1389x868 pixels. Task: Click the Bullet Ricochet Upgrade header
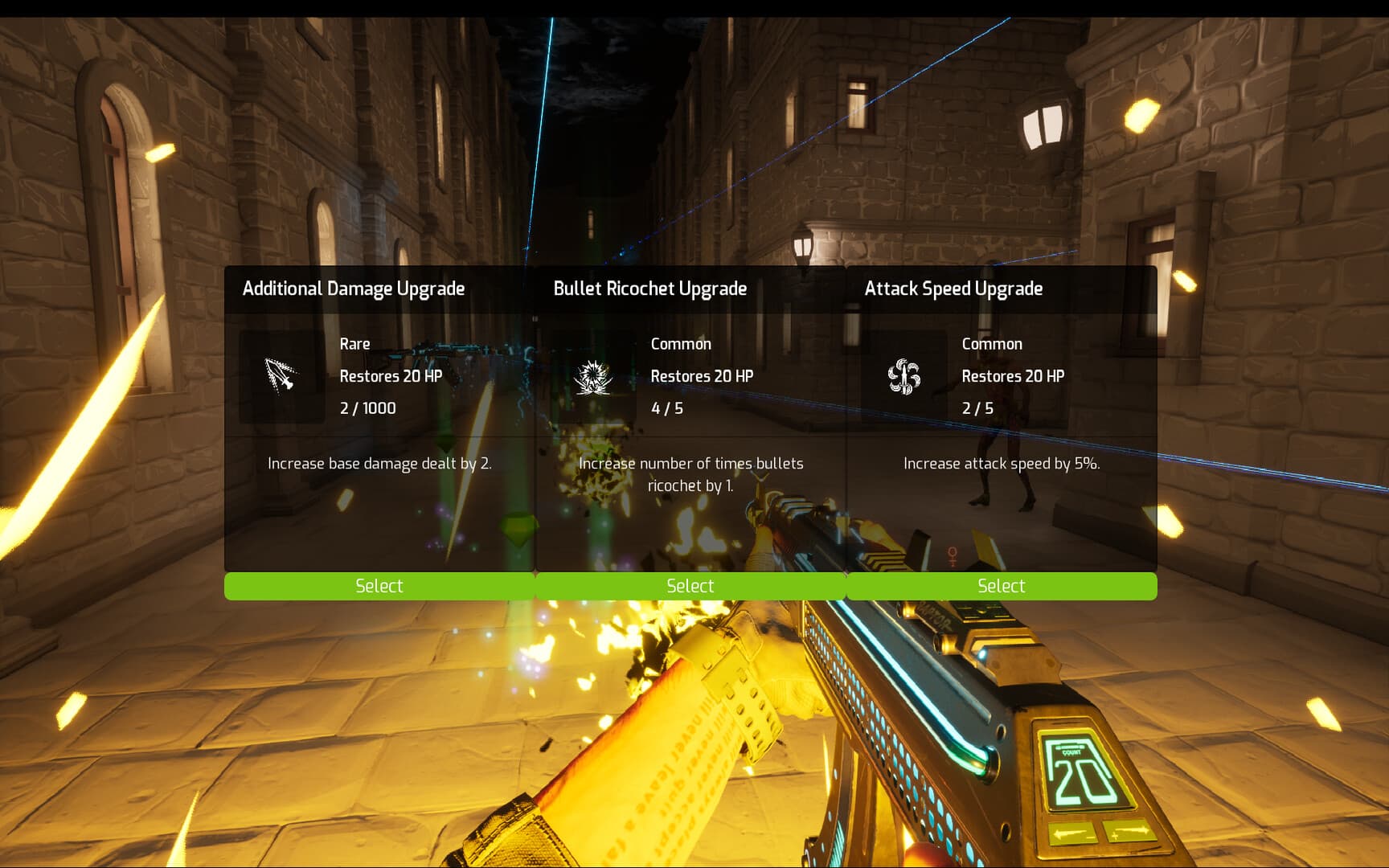(651, 289)
